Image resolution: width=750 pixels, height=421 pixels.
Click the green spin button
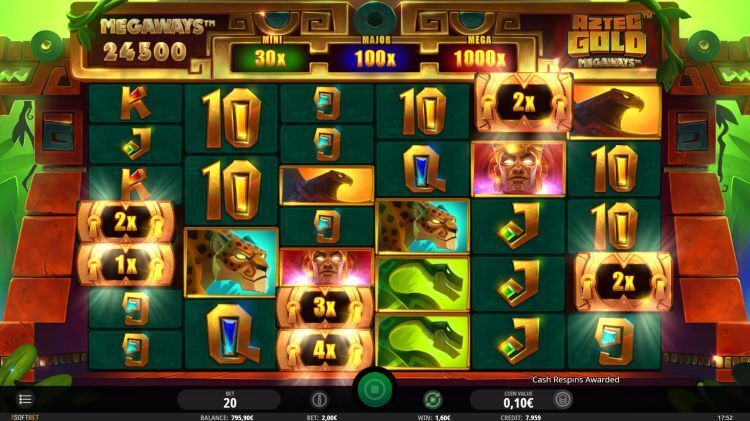[x=375, y=387]
